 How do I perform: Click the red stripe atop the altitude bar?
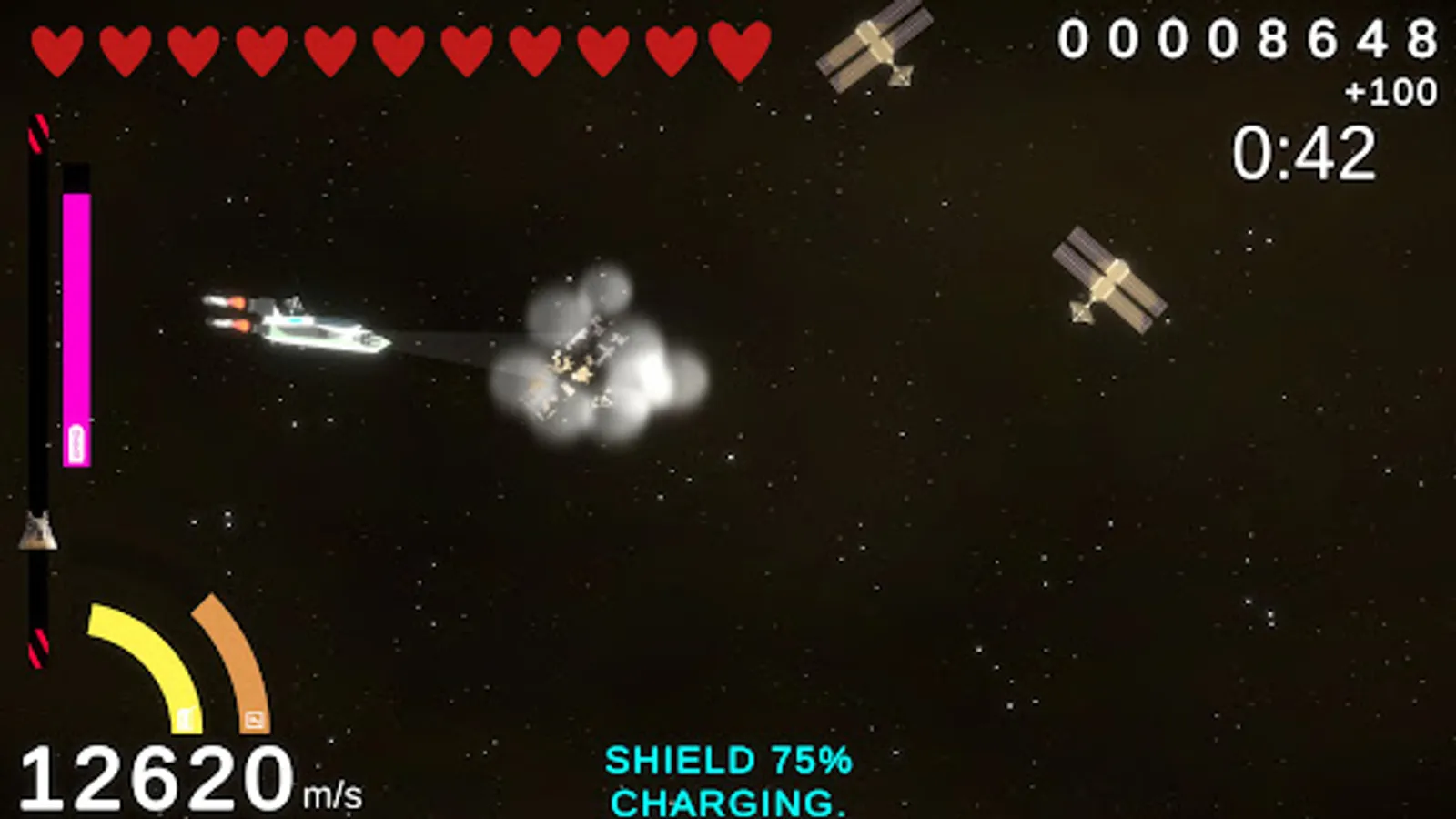tap(38, 132)
